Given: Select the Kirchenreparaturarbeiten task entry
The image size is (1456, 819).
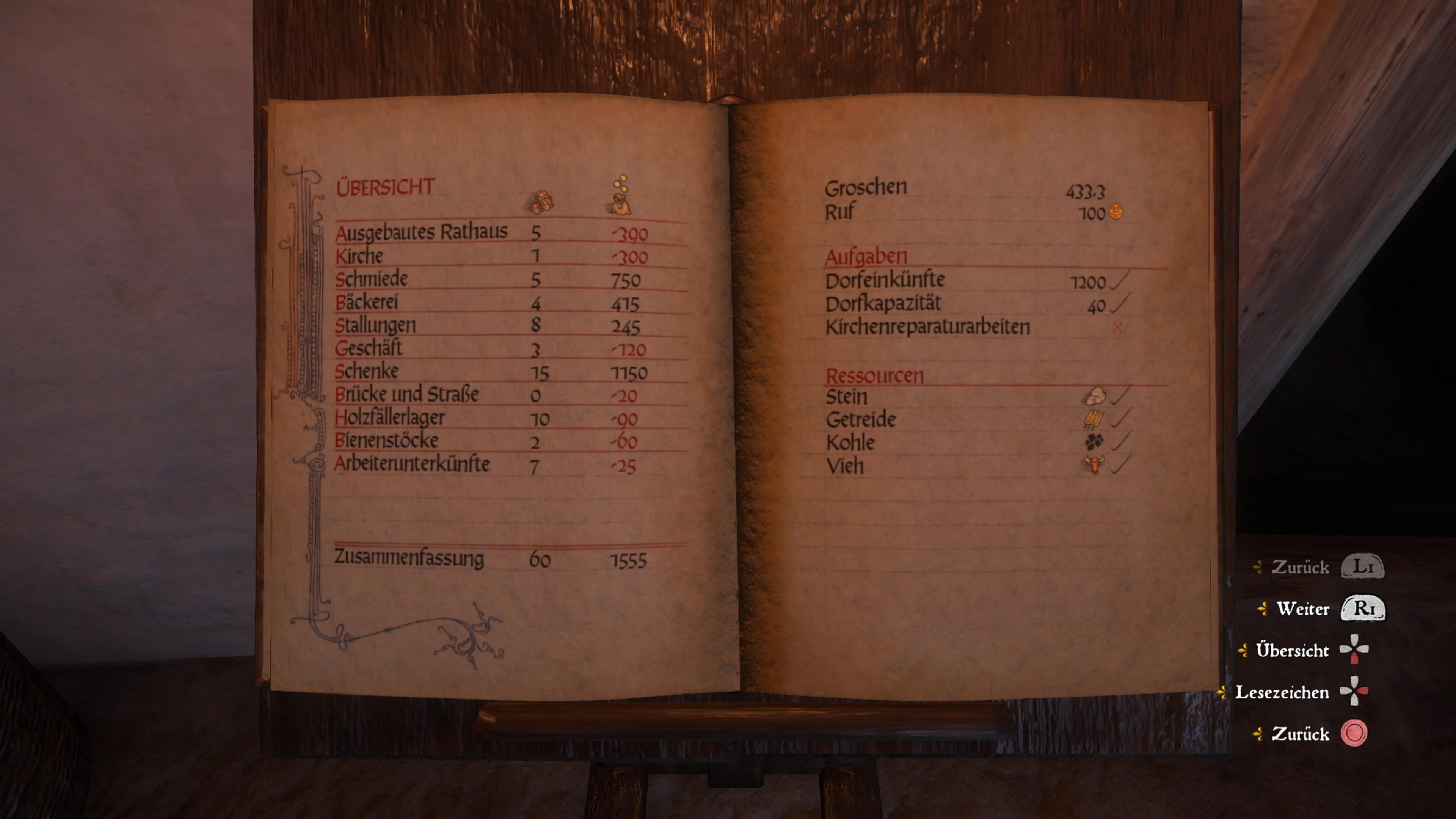Looking at the screenshot, I should coord(927,327).
